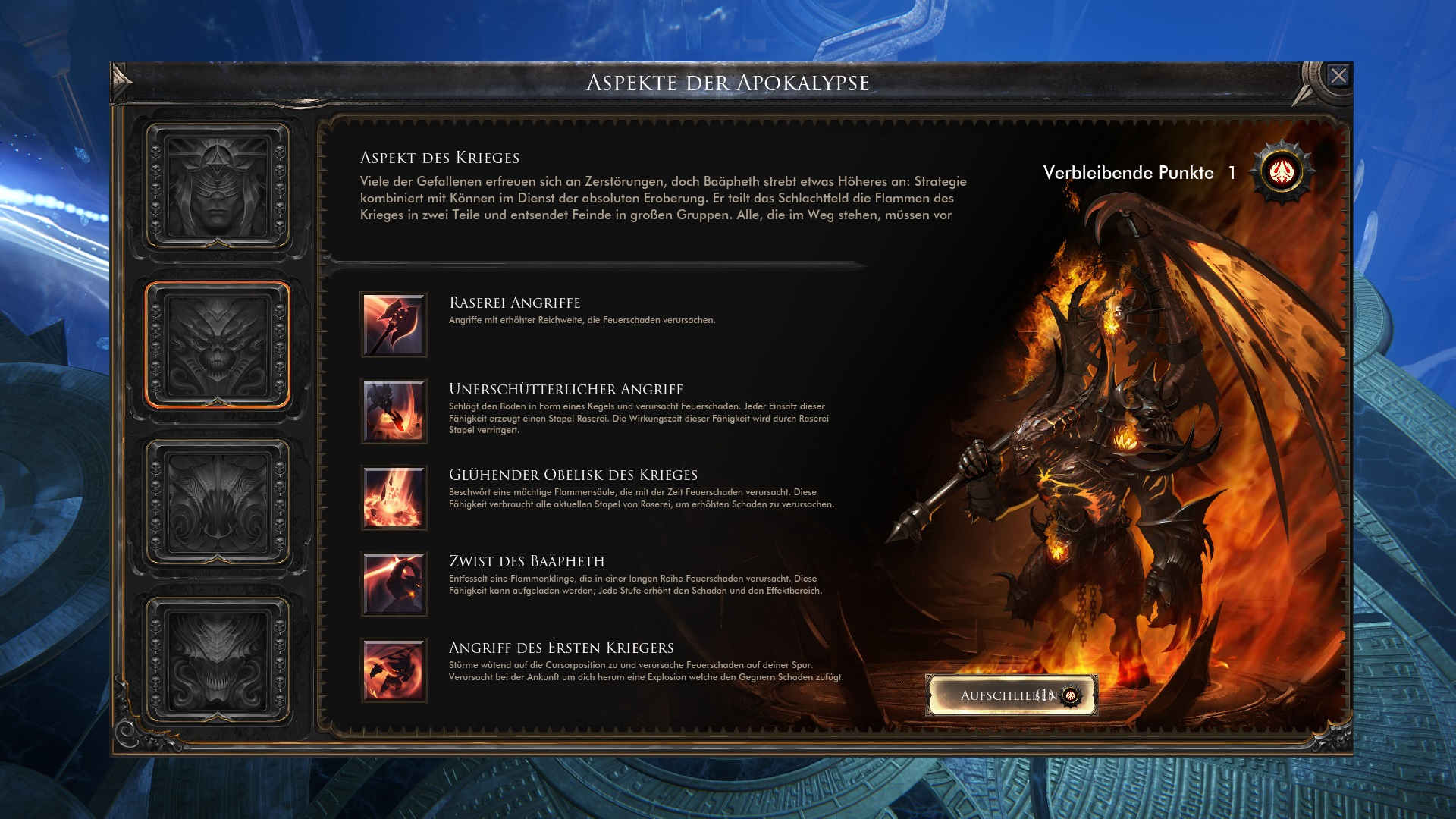1456x819 pixels.
Task: View the Glühender Obelisk des Krieges icon
Action: tap(394, 497)
